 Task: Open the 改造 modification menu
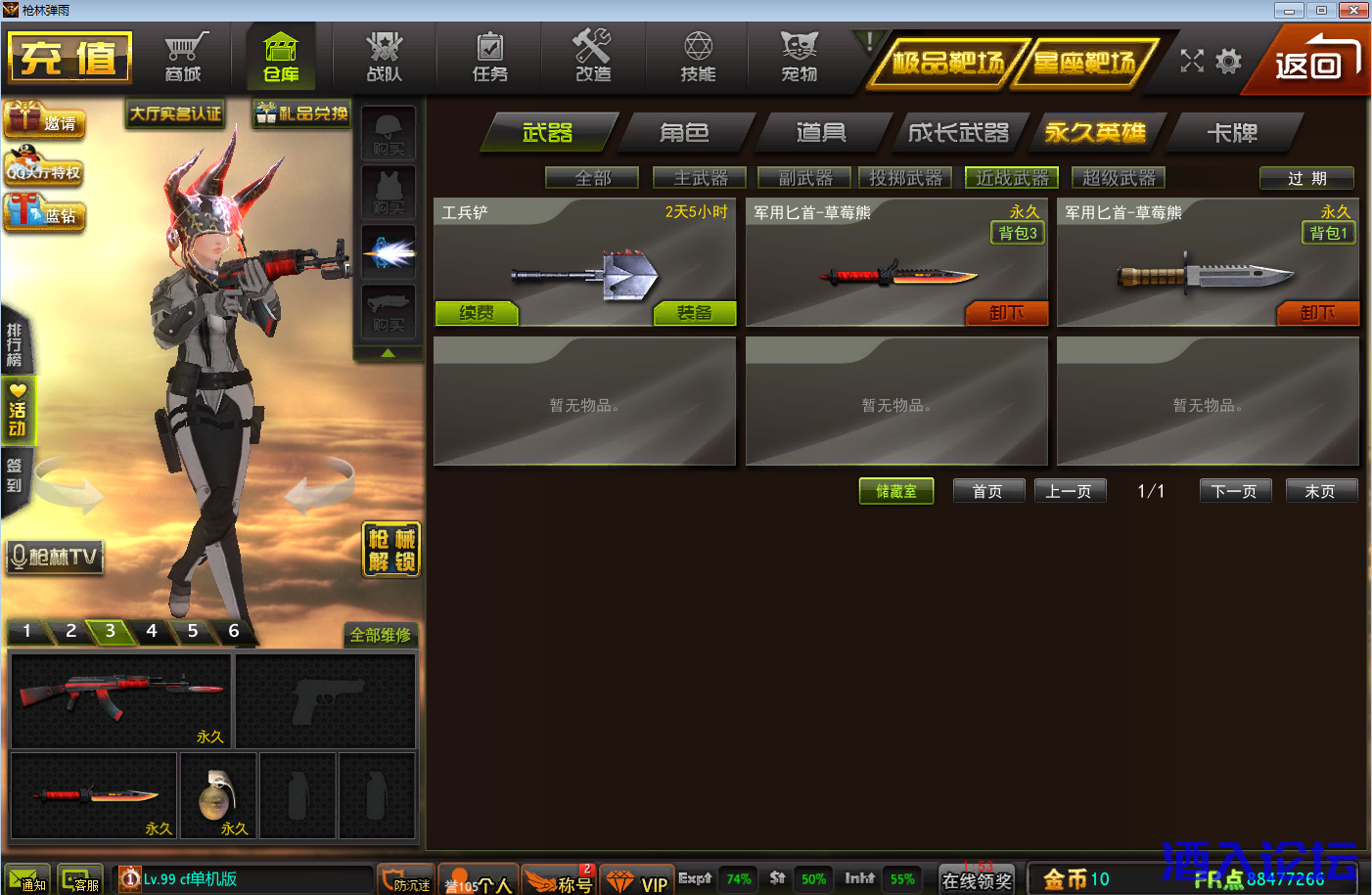pyautogui.click(x=593, y=58)
